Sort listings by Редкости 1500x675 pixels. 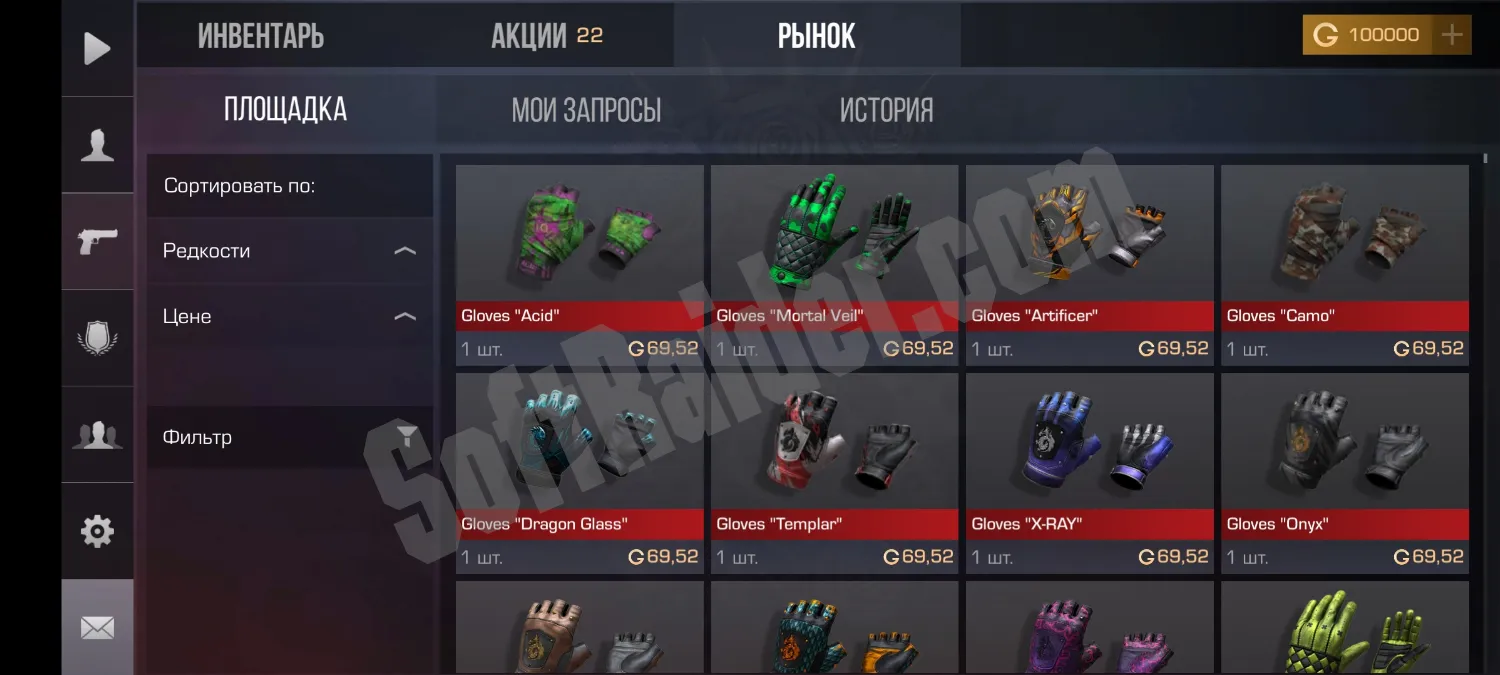click(289, 251)
